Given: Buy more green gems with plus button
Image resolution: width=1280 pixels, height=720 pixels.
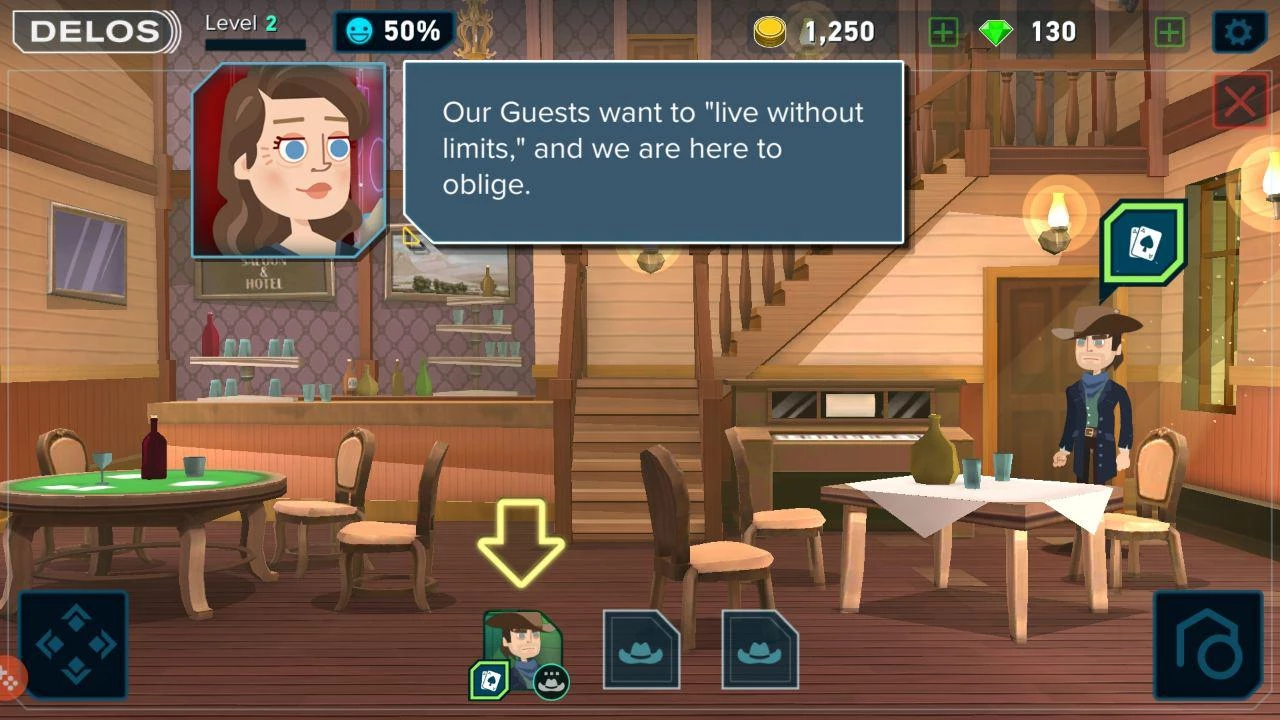Looking at the screenshot, I should click(x=1170, y=32).
